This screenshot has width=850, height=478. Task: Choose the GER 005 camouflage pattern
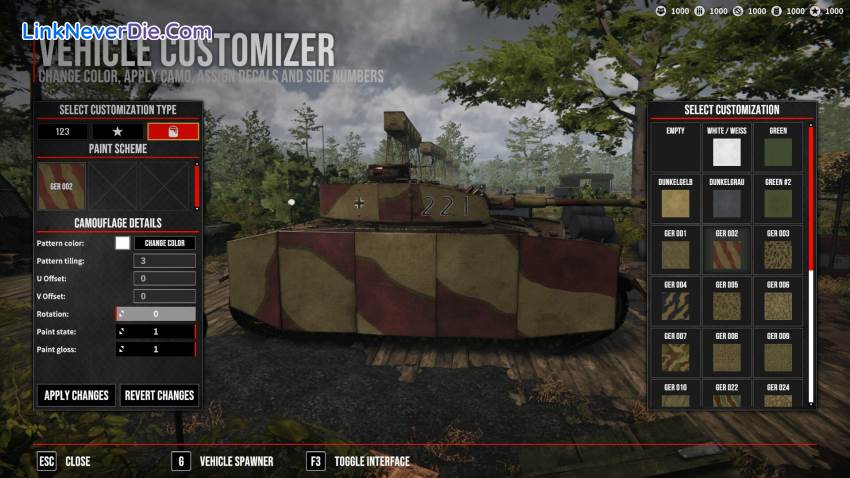pos(726,301)
